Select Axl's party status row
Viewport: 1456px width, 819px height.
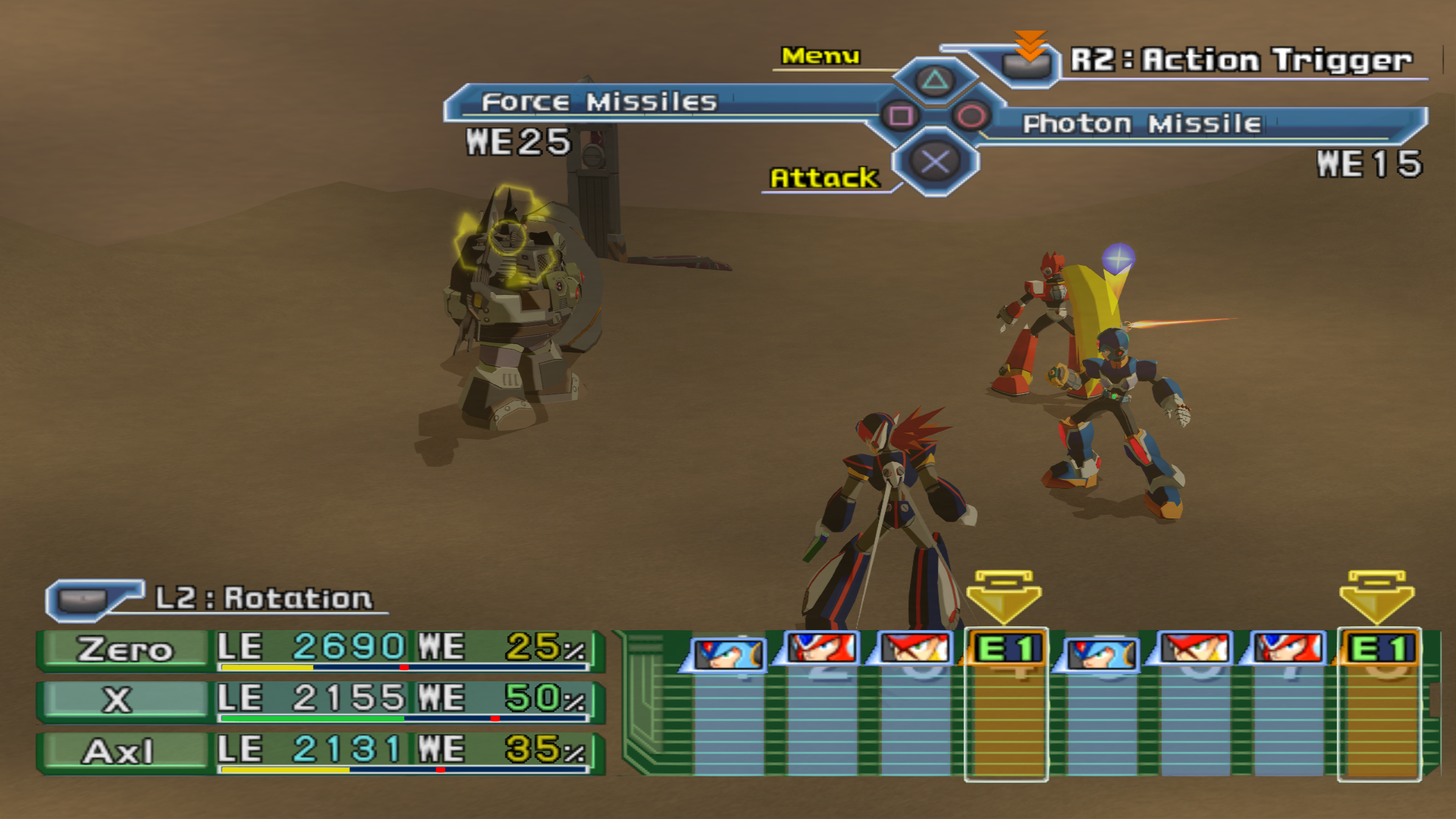[x=320, y=752]
